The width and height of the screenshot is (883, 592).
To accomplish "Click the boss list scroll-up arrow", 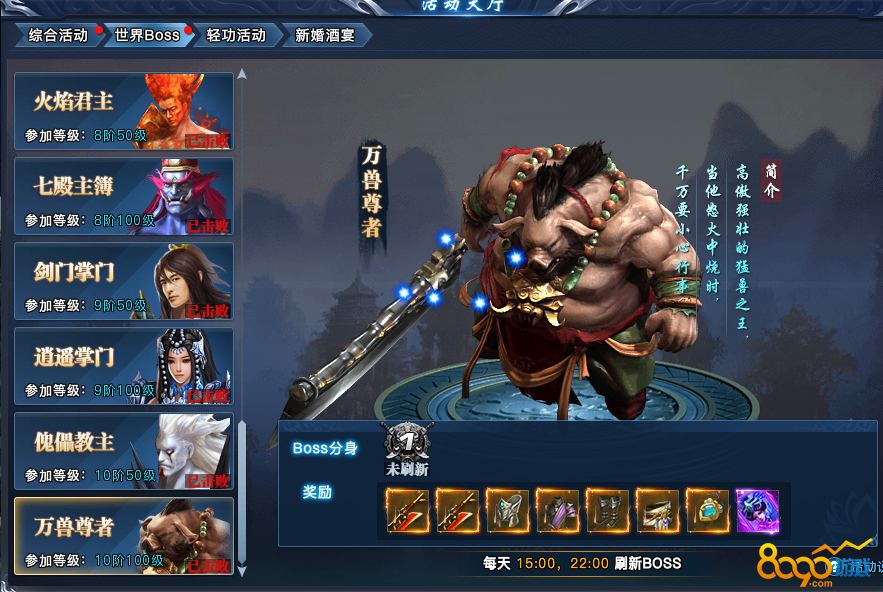I will point(241,73).
